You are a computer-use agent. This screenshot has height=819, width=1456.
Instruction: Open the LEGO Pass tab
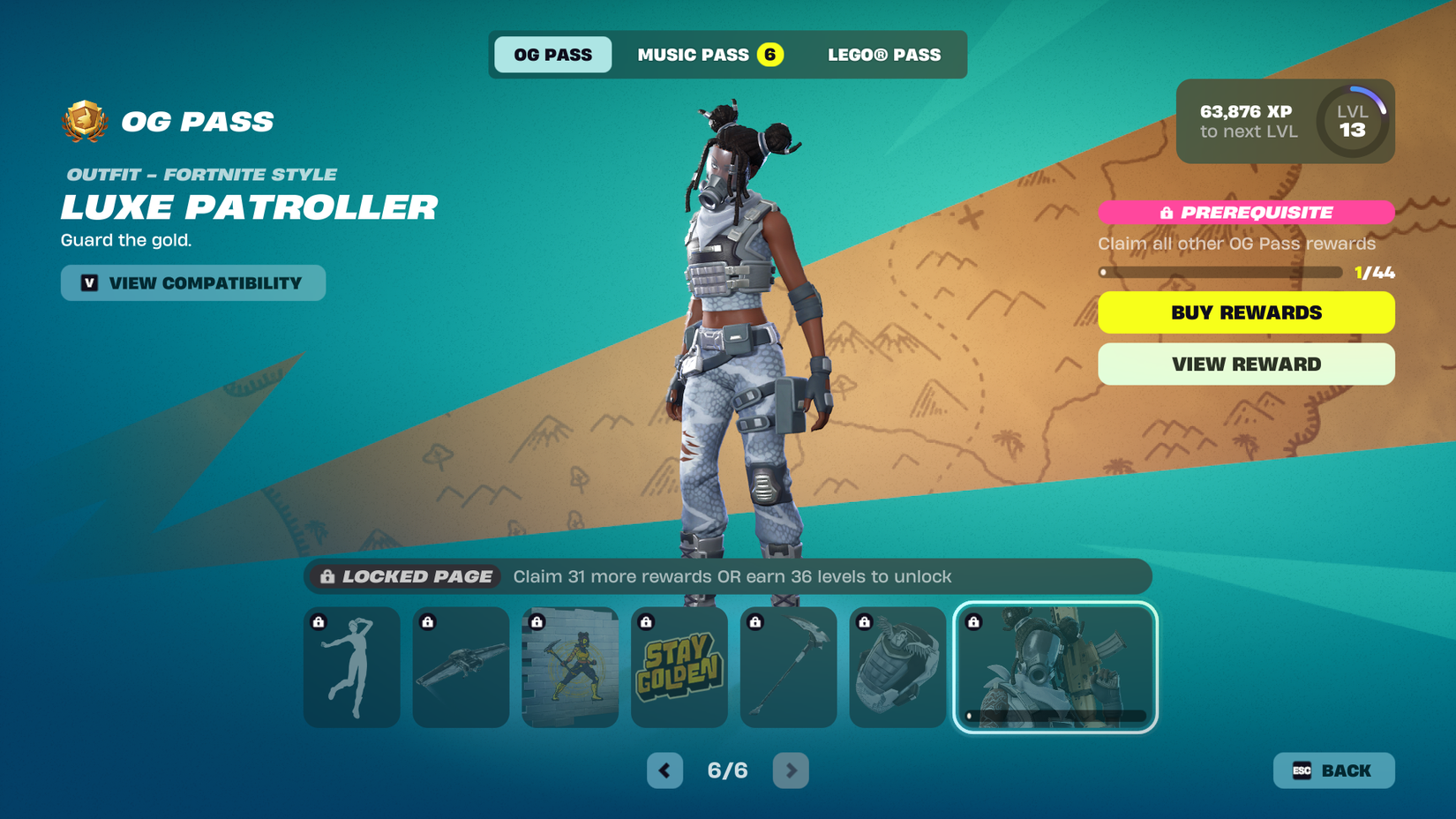pos(883,54)
